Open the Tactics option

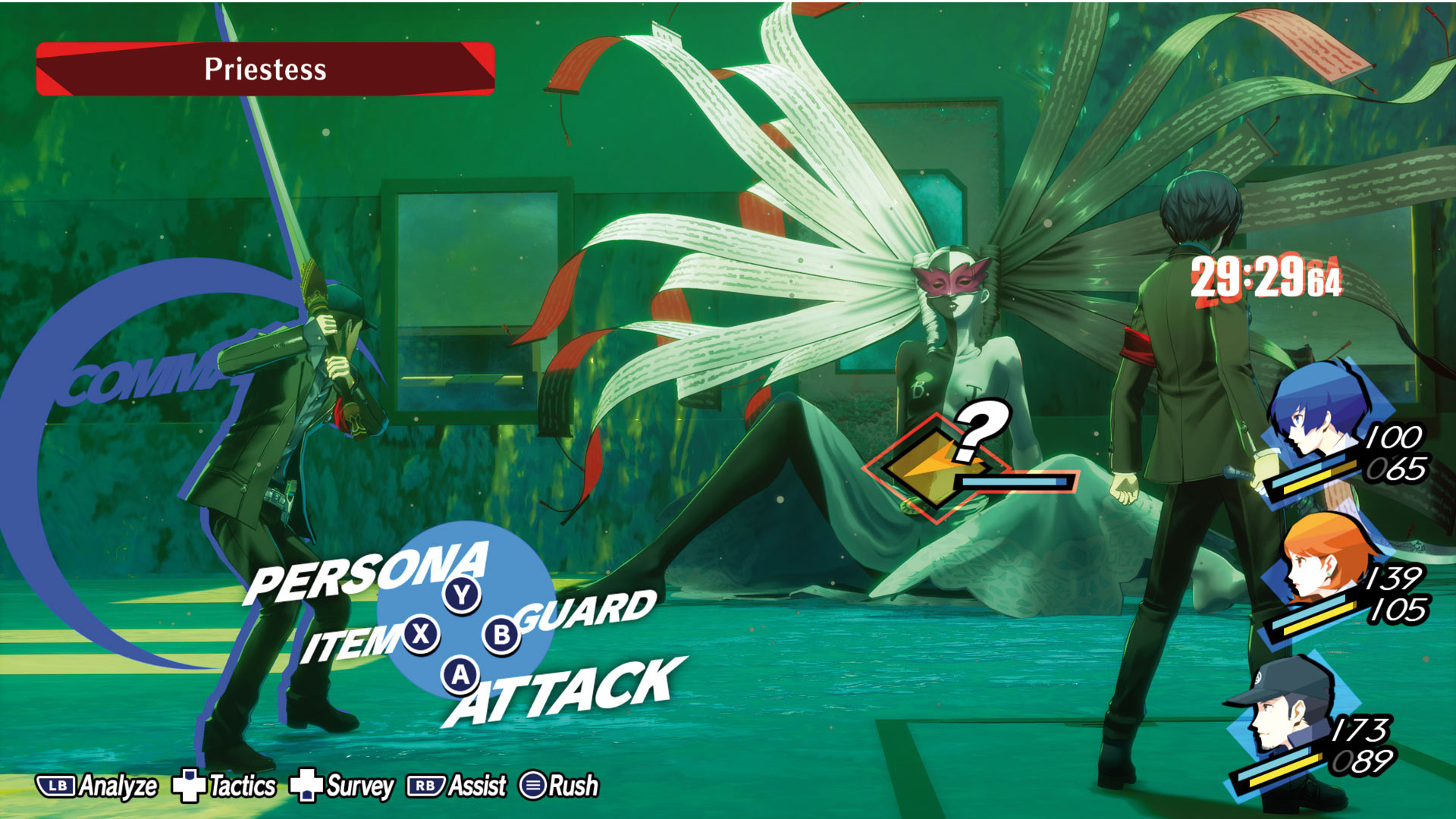[224, 786]
